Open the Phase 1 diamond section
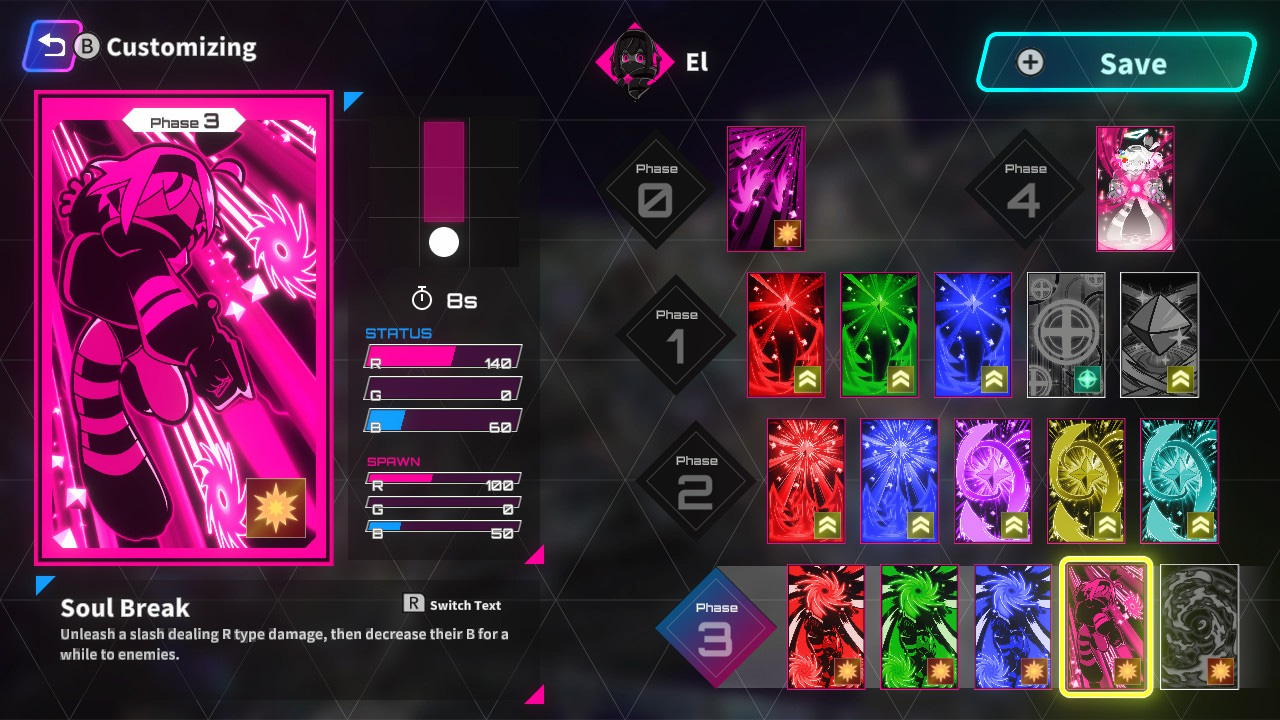The height and width of the screenshot is (720, 1280). 679,334
